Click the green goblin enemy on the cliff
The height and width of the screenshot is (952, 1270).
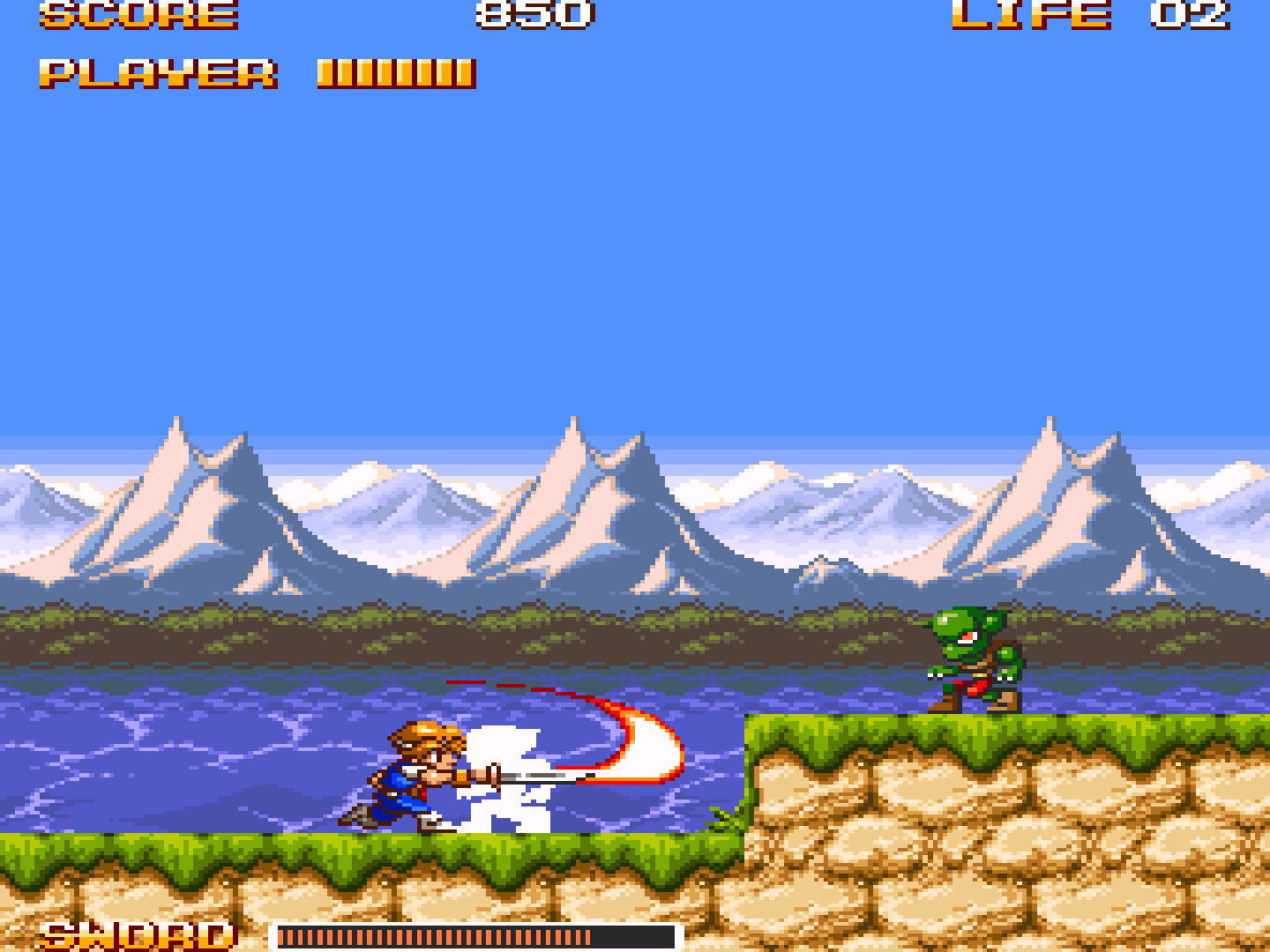pyautogui.click(x=975, y=657)
